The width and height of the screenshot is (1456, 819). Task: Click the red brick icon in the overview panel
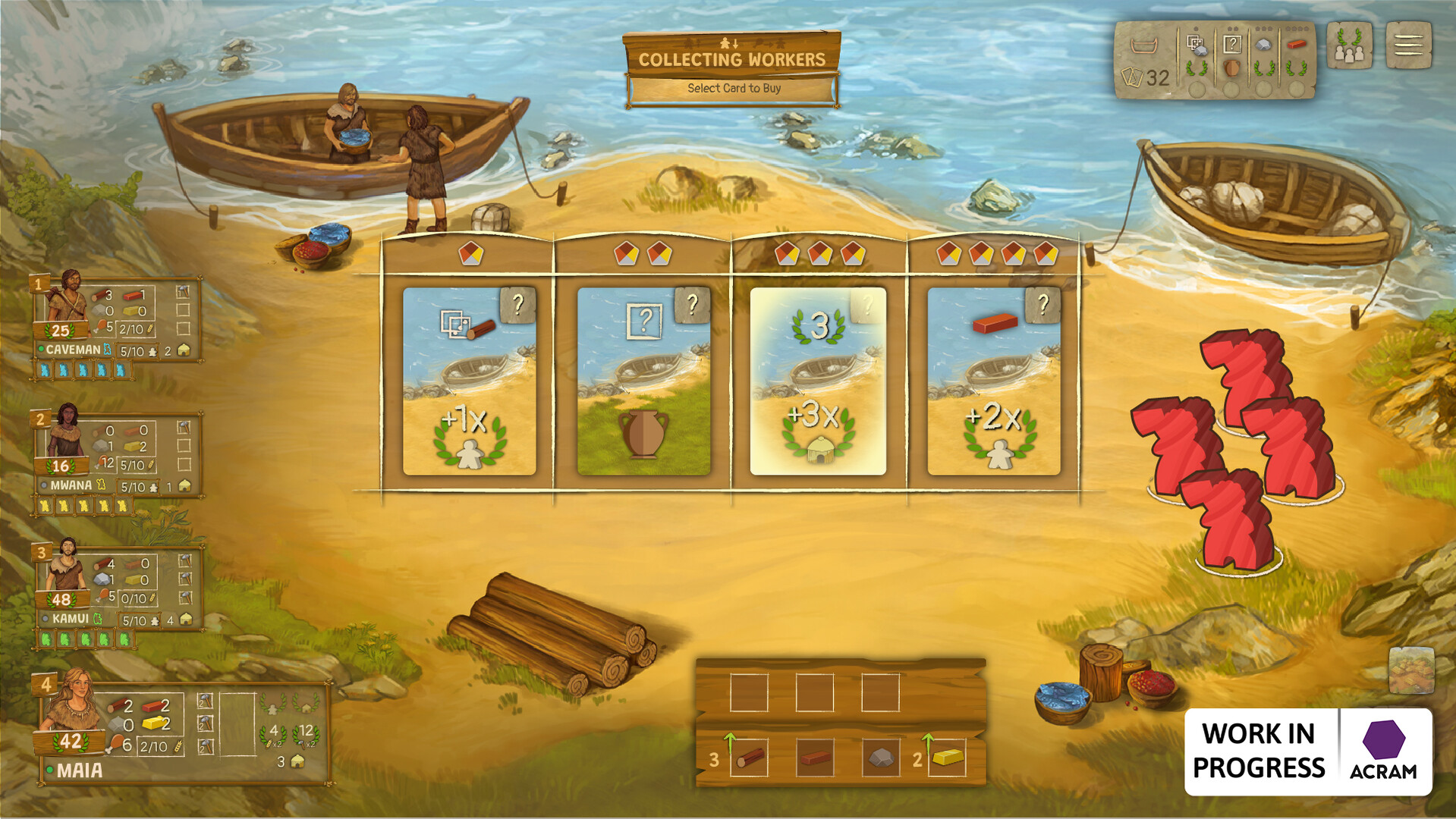(1296, 44)
